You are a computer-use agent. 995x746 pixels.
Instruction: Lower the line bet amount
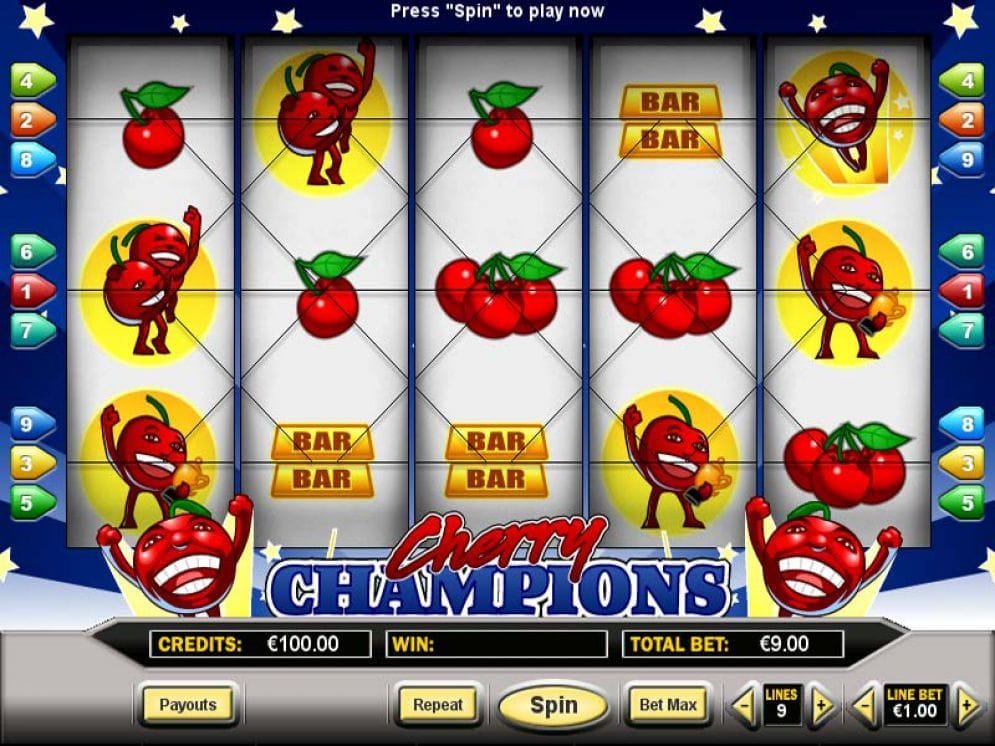(x=865, y=707)
